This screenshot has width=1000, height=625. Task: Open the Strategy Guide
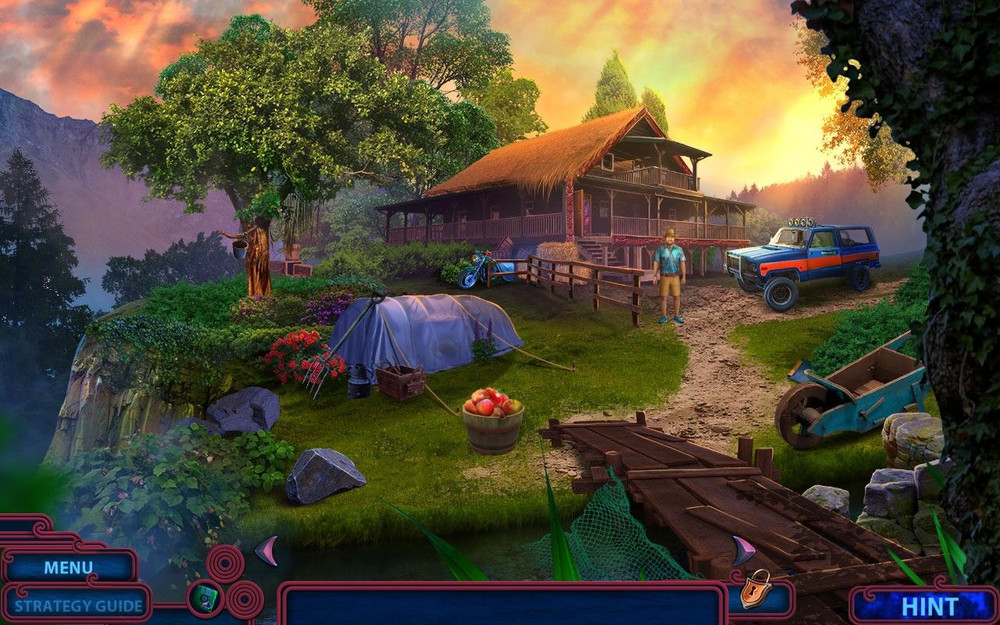(78, 605)
